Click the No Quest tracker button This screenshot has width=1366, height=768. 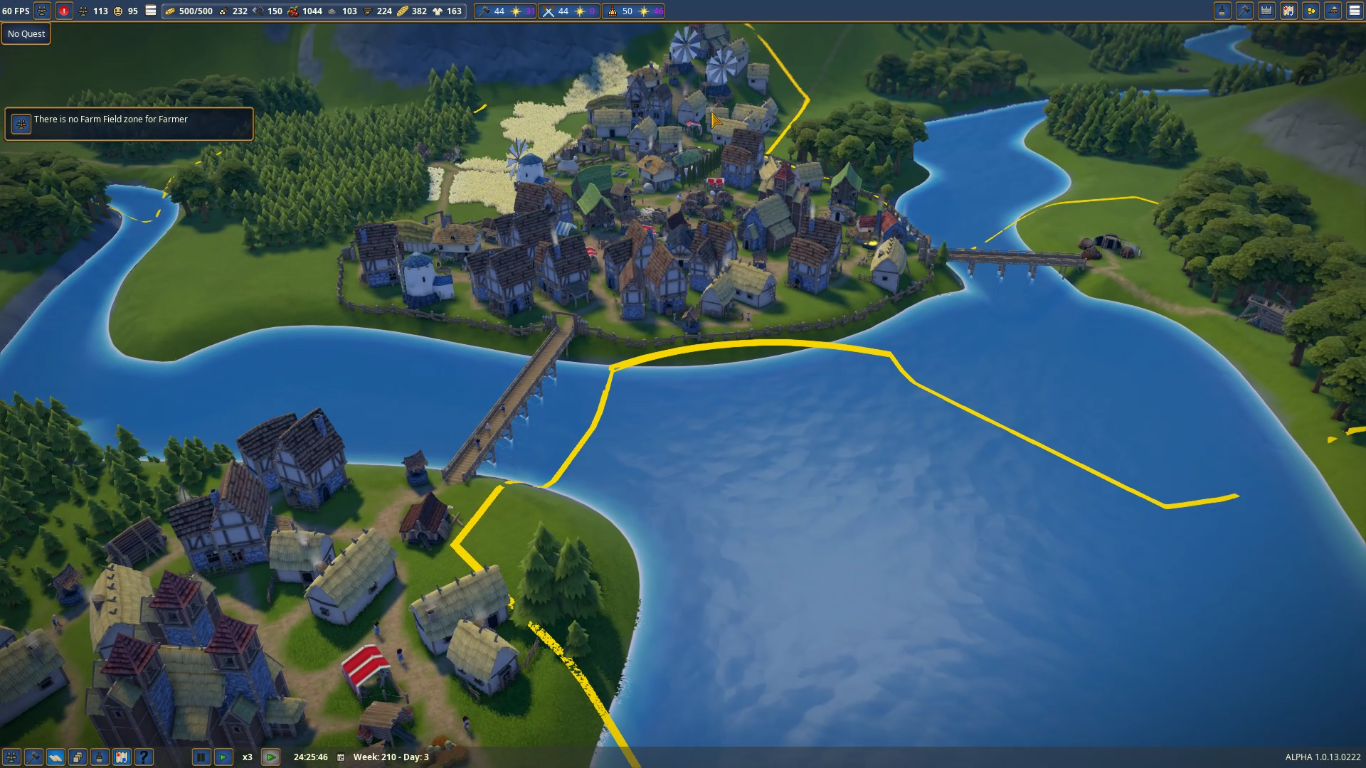coord(26,34)
